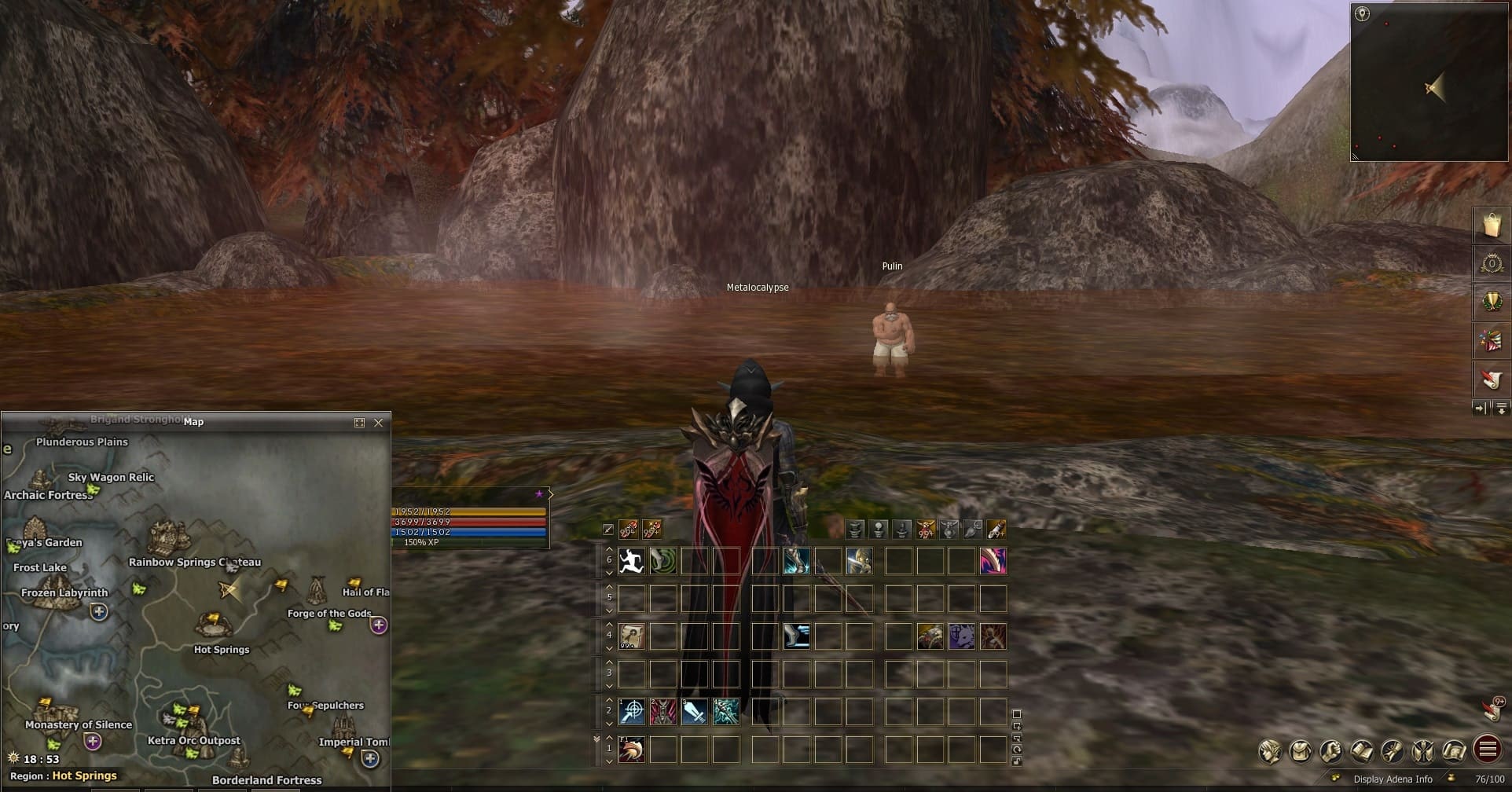
Task: Open the skills book icon
Action: tap(1362, 751)
